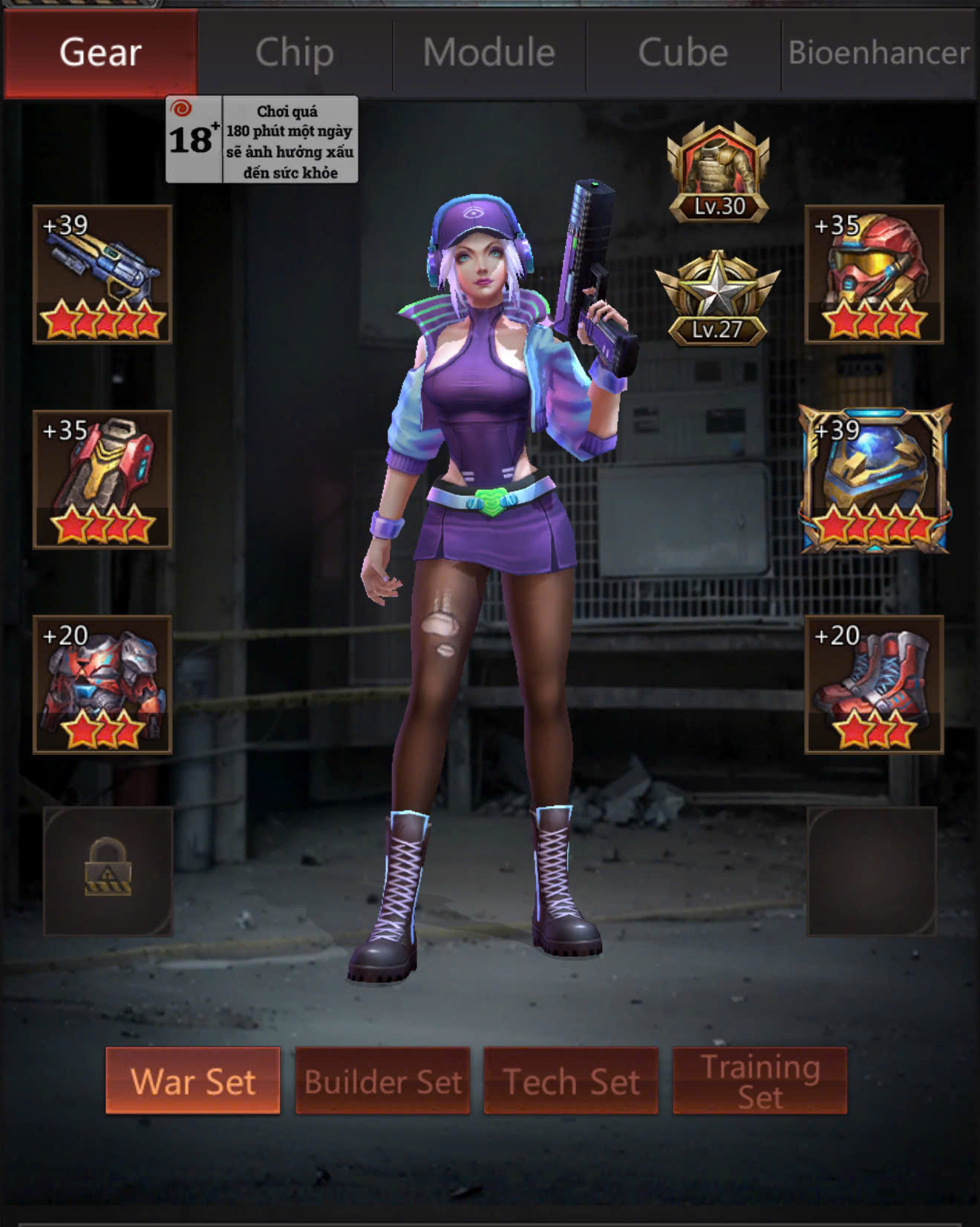980x1227 pixels.
Task: Equip the Training Set
Action: tap(759, 1081)
